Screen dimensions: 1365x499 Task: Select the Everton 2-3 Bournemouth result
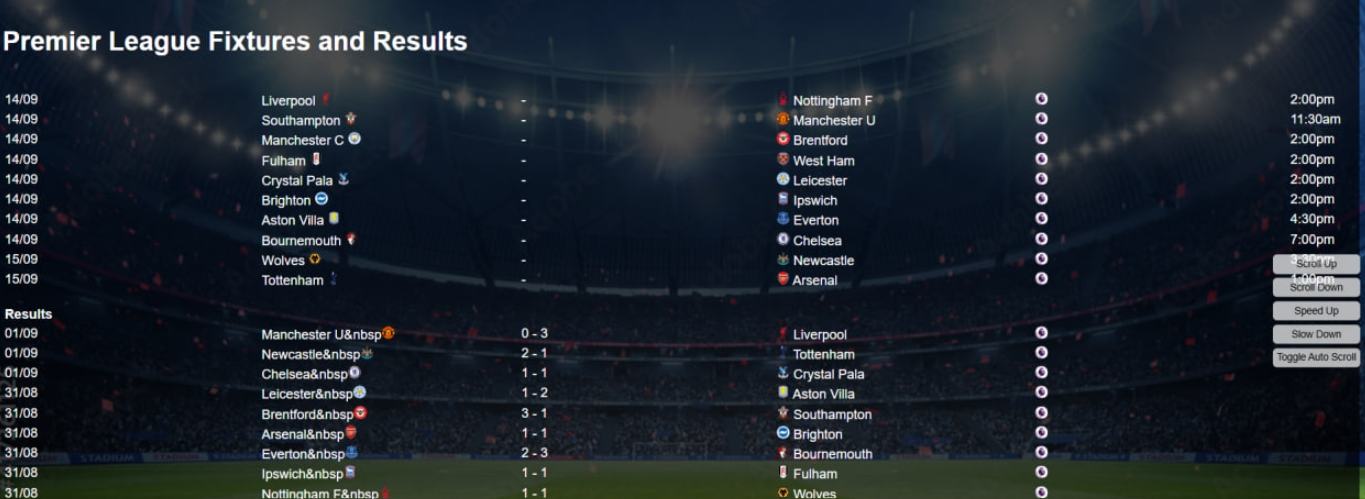534,454
